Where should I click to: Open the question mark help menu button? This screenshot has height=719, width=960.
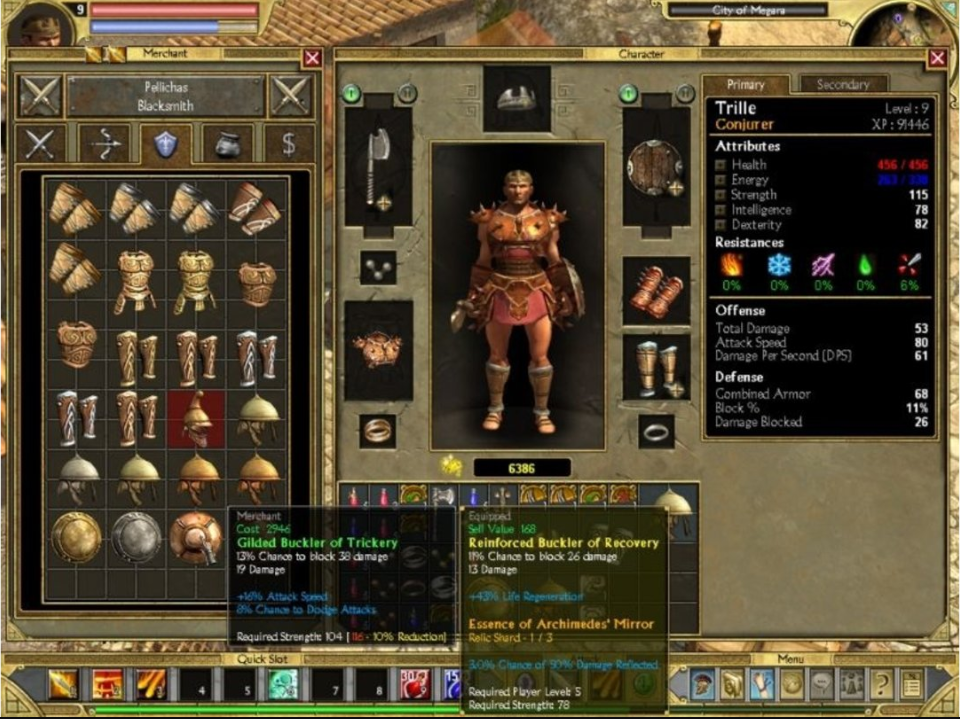[x=882, y=684]
